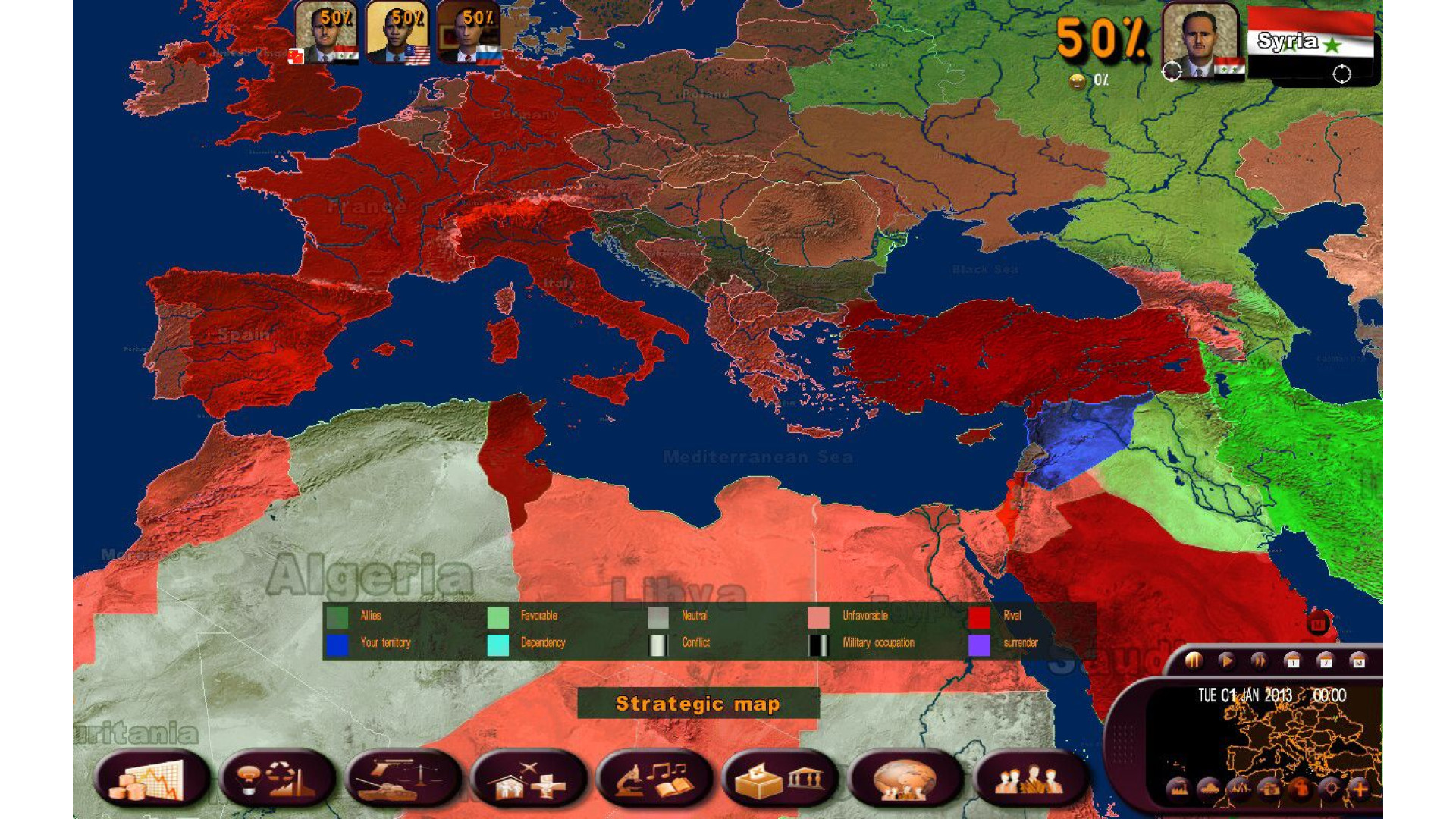
Task: Open the energy and industry menu
Action: pyautogui.click(x=278, y=780)
